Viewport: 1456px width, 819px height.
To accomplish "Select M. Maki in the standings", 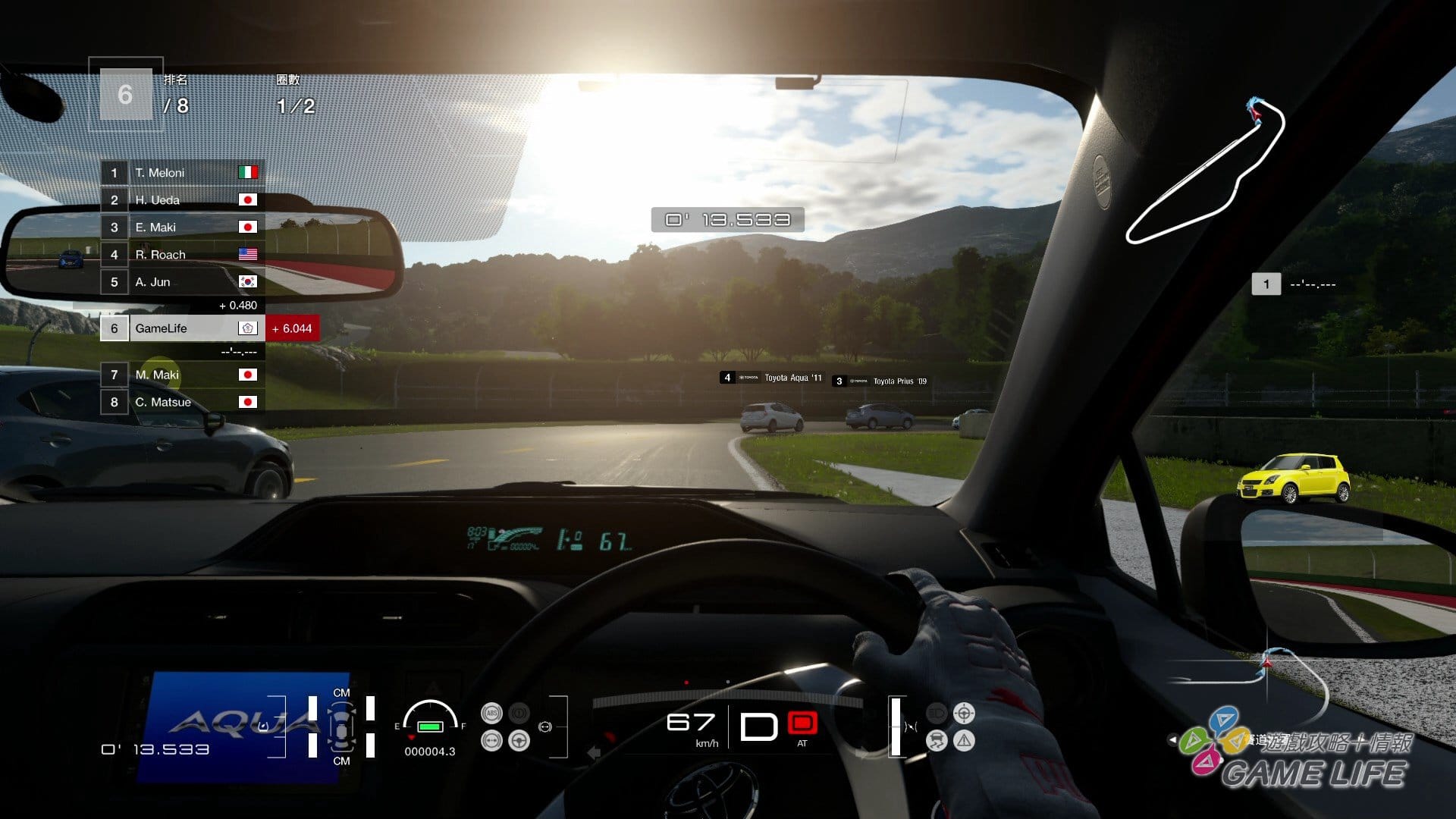I will pos(182,375).
